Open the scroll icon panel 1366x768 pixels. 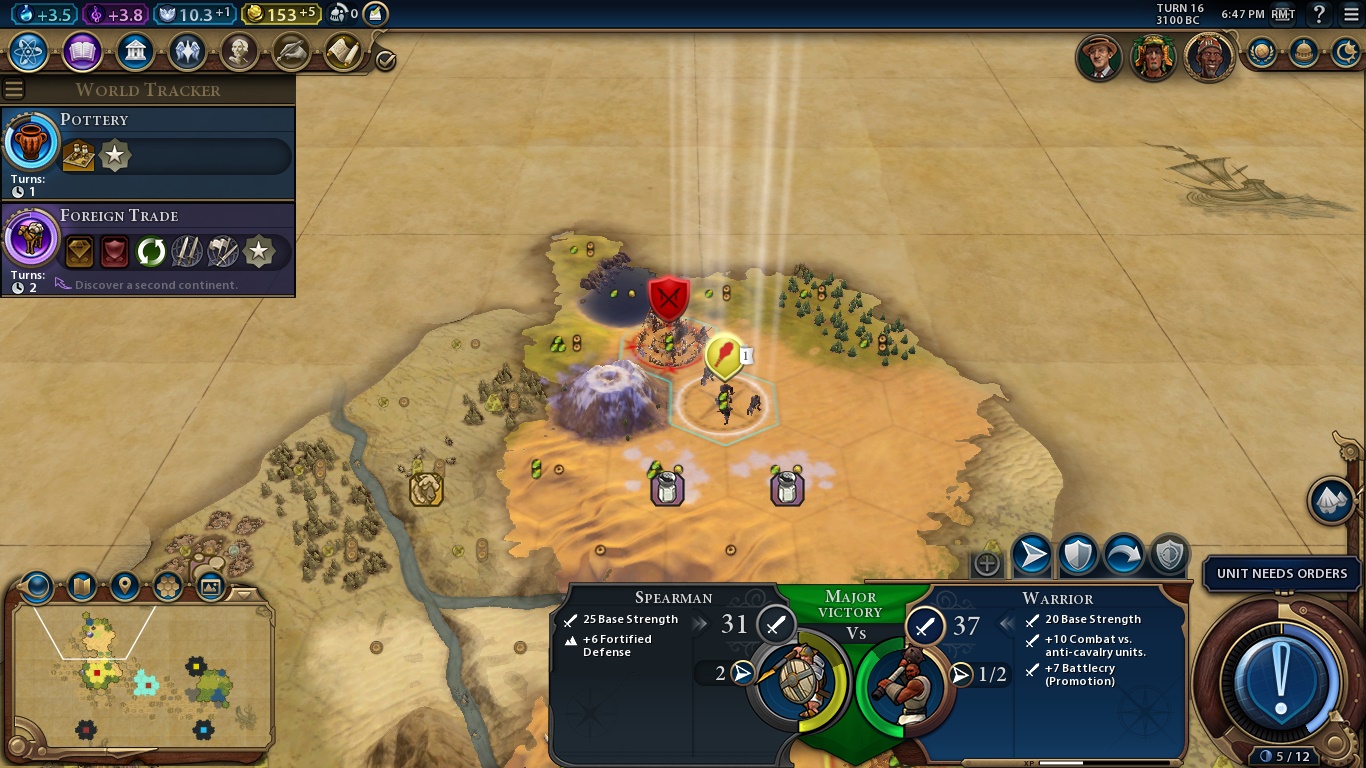tap(343, 51)
